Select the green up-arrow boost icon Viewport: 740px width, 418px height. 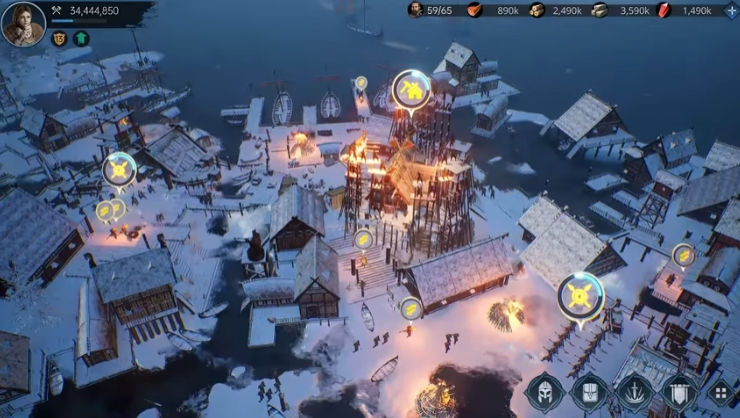[x=81, y=39]
